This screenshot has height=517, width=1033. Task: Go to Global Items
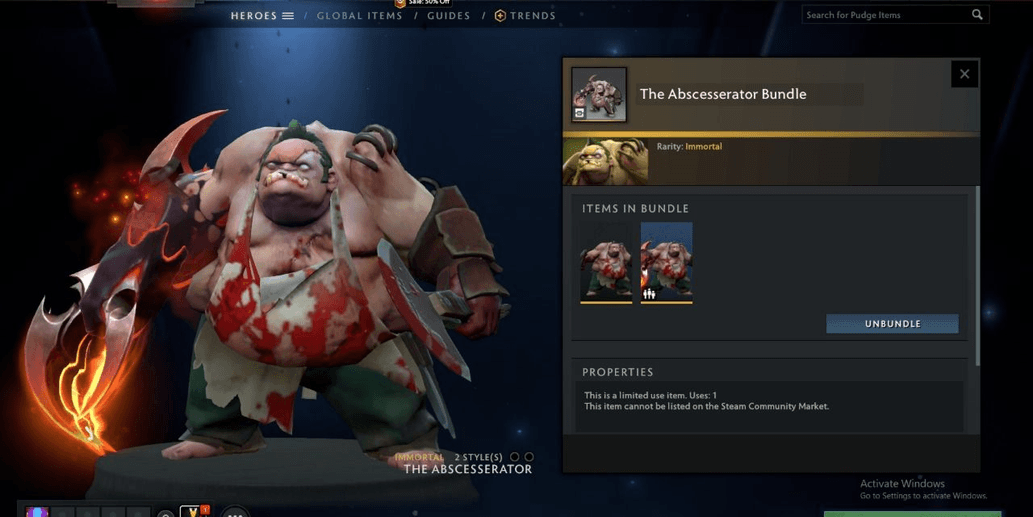click(x=359, y=16)
